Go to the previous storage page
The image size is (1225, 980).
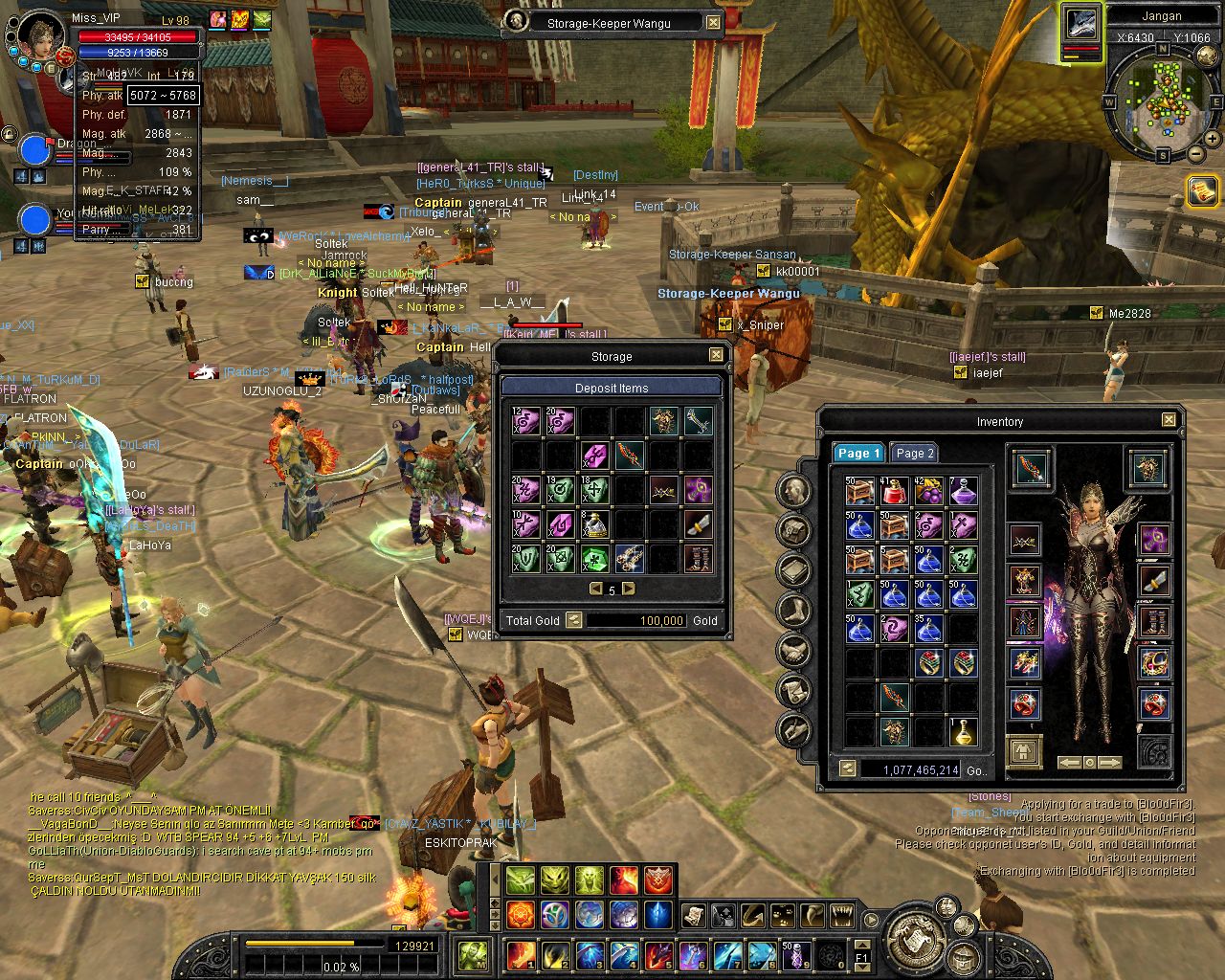point(596,589)
